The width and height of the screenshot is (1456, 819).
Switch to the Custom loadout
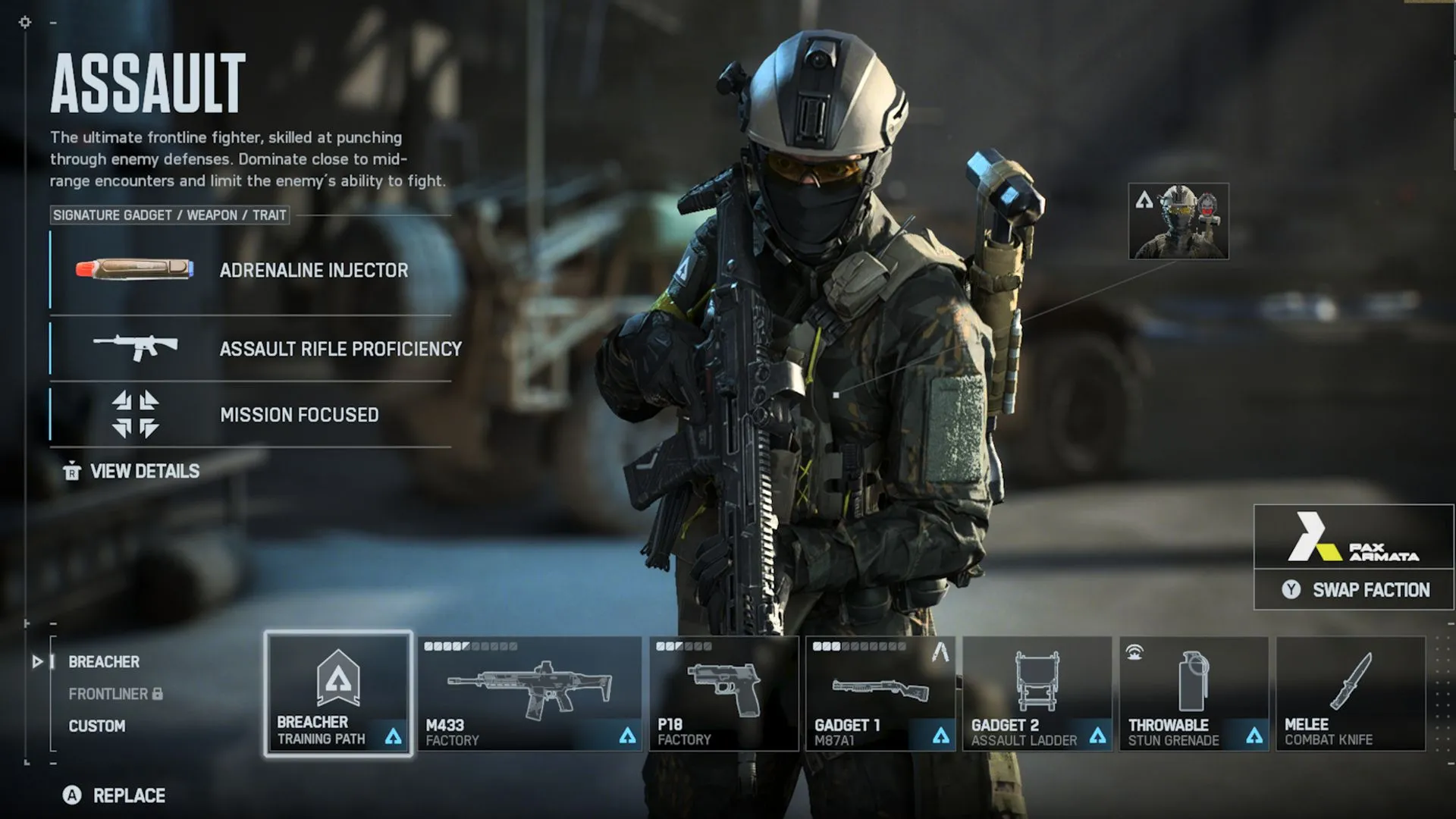tap(96, 726)
